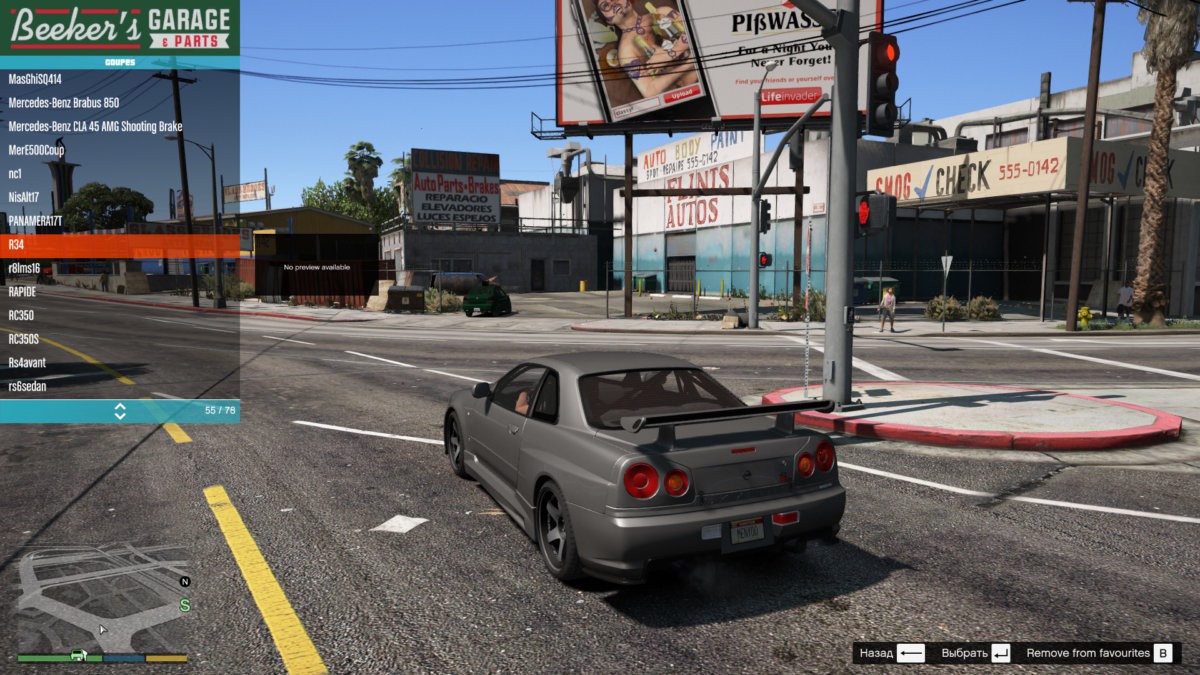
Task: Click the highlighted R34 entry
Action: click(x=119, y=245)
